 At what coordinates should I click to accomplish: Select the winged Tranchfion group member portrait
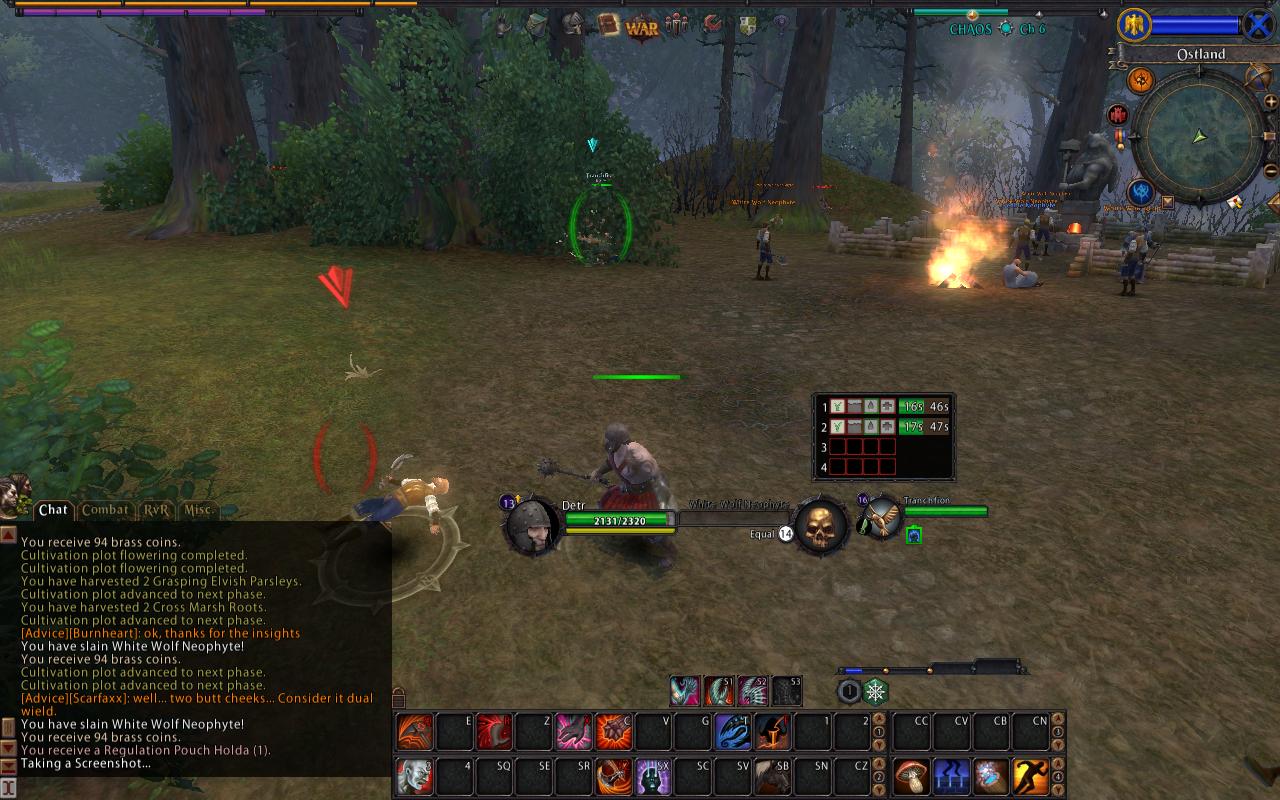(882, 517)
